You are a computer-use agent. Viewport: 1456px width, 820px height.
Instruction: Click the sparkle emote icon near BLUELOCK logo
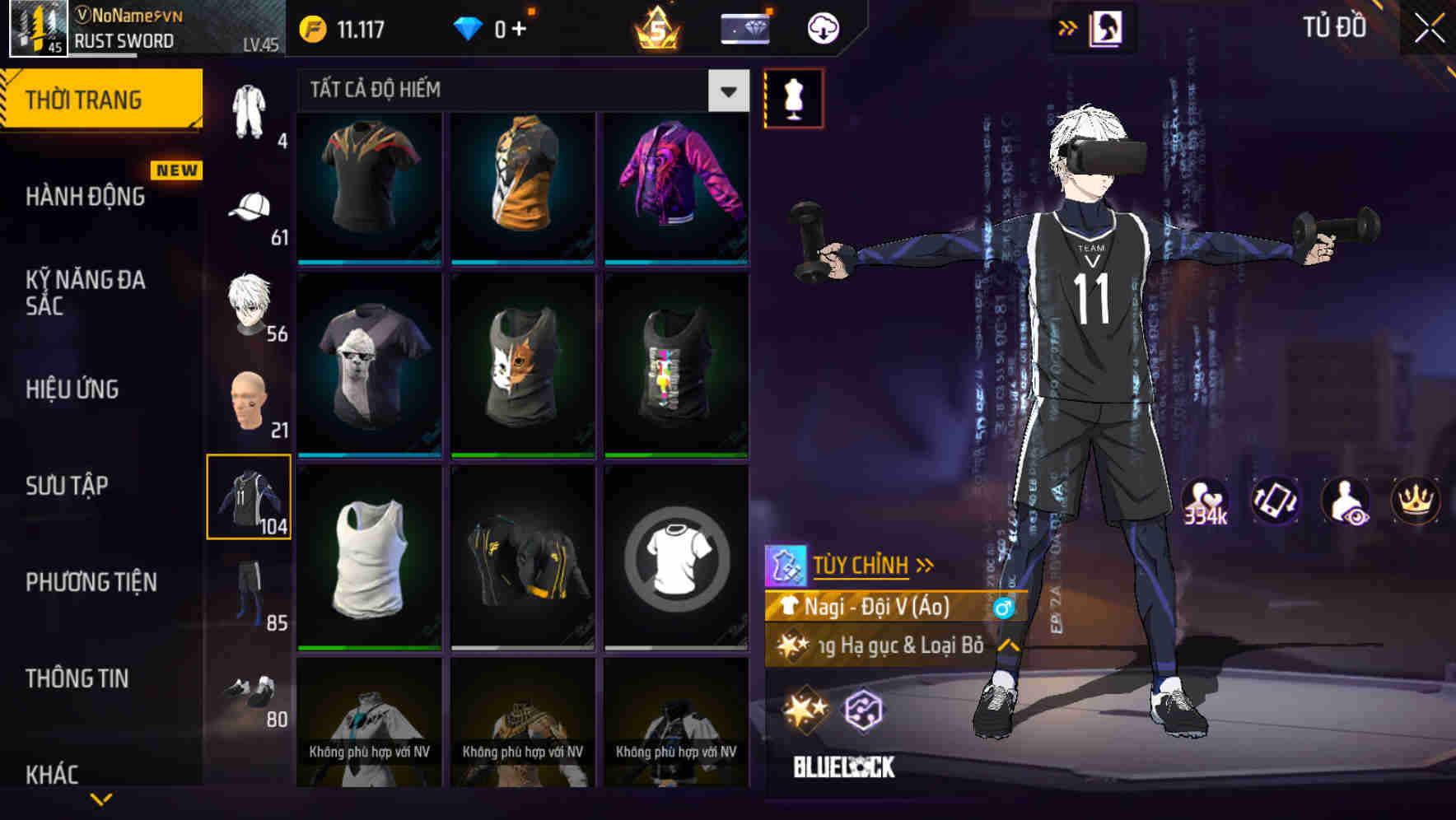point(805,710)
